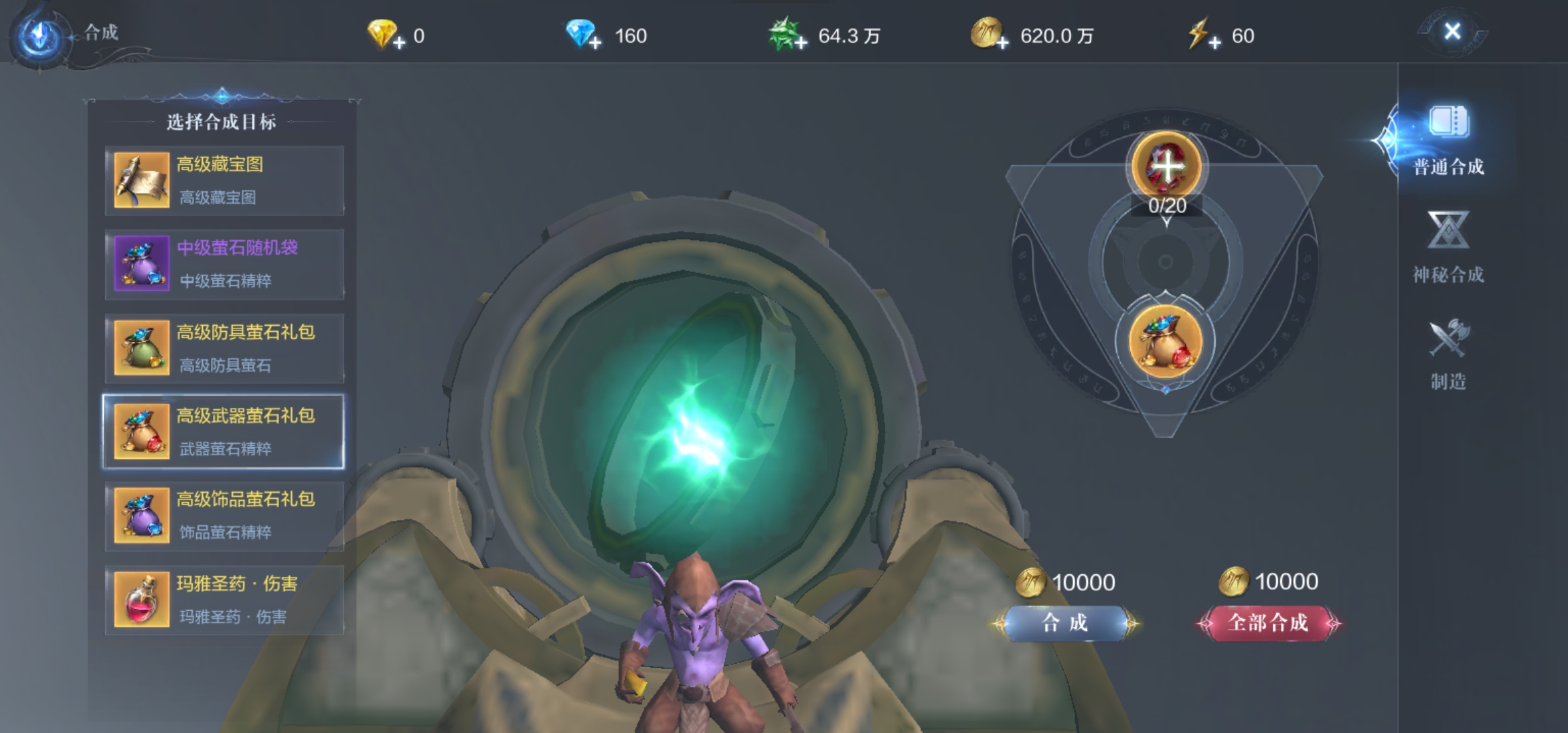Open the 神秘合成 tab
Screen dimensions: 1568x733
click(x=1448, y=248)
